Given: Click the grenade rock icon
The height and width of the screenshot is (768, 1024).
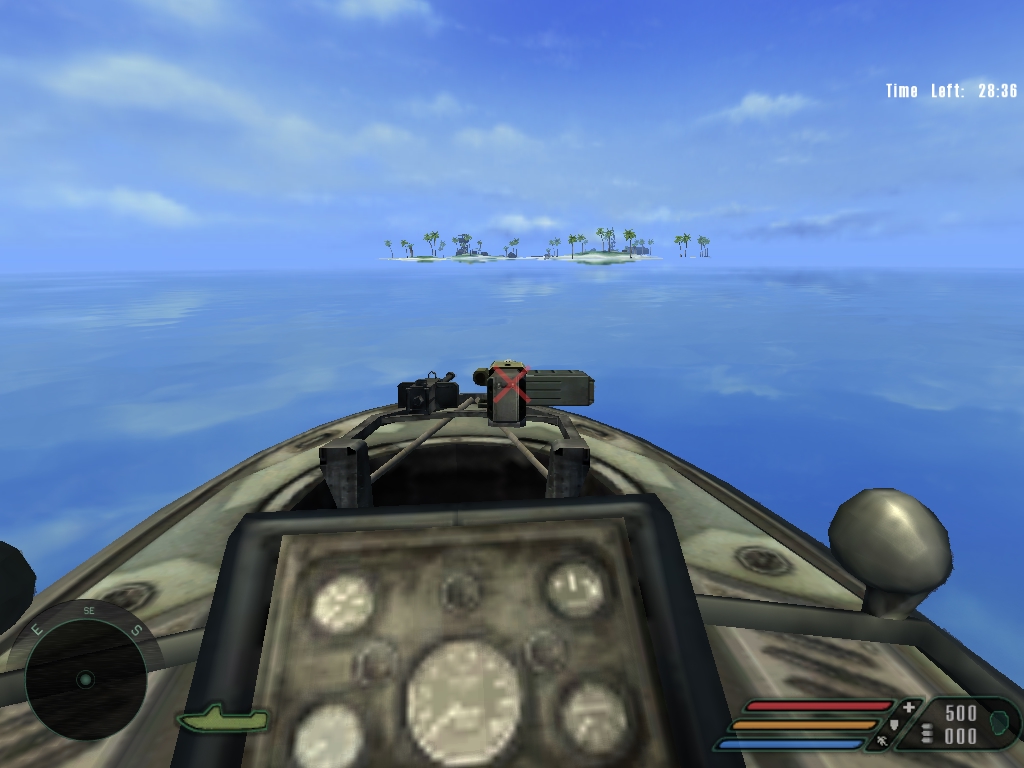Looking at the screenshot, I should [x=999, y=719].
